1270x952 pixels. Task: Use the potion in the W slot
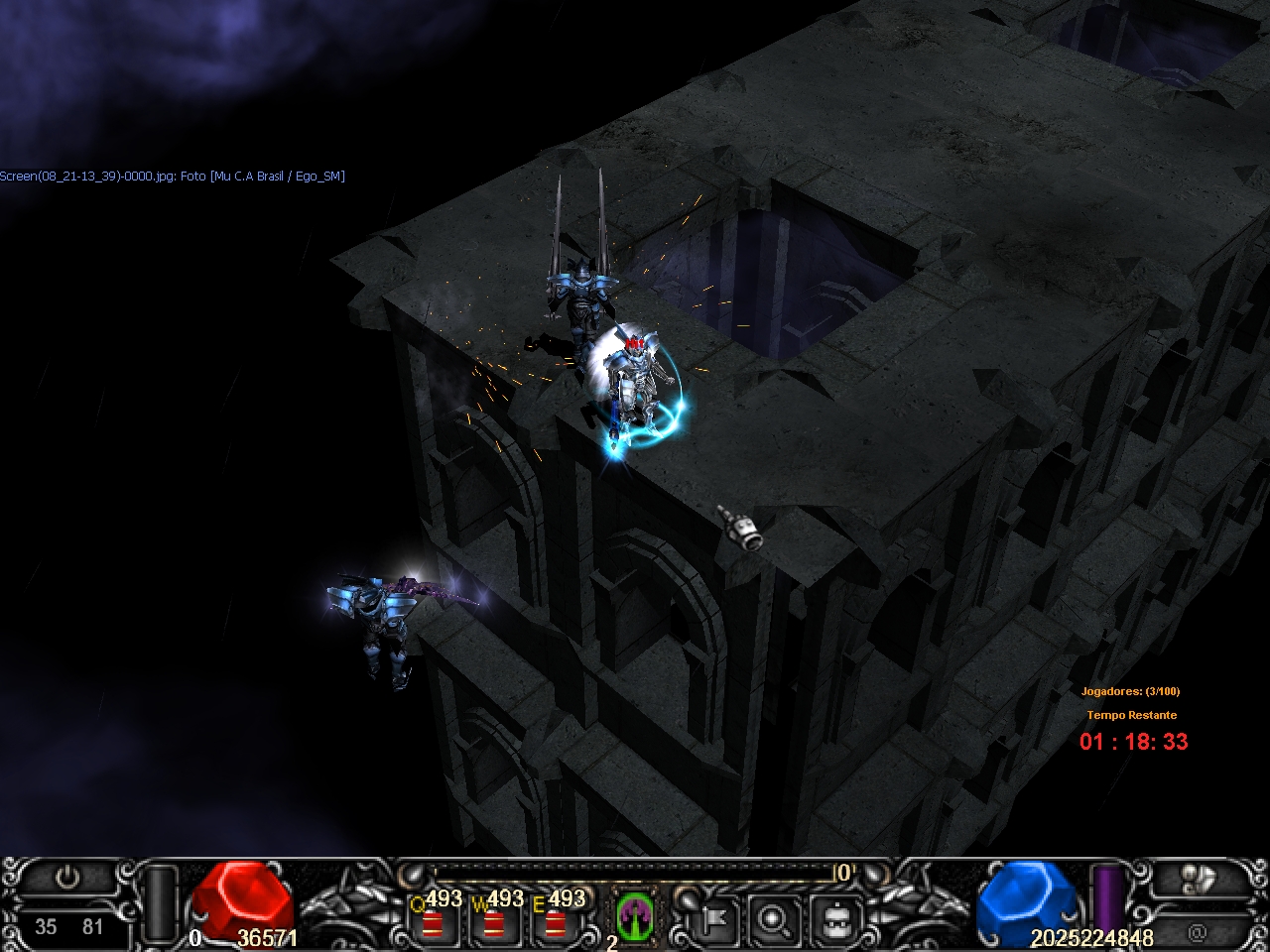pyautogui.click(x=492, y=922)
